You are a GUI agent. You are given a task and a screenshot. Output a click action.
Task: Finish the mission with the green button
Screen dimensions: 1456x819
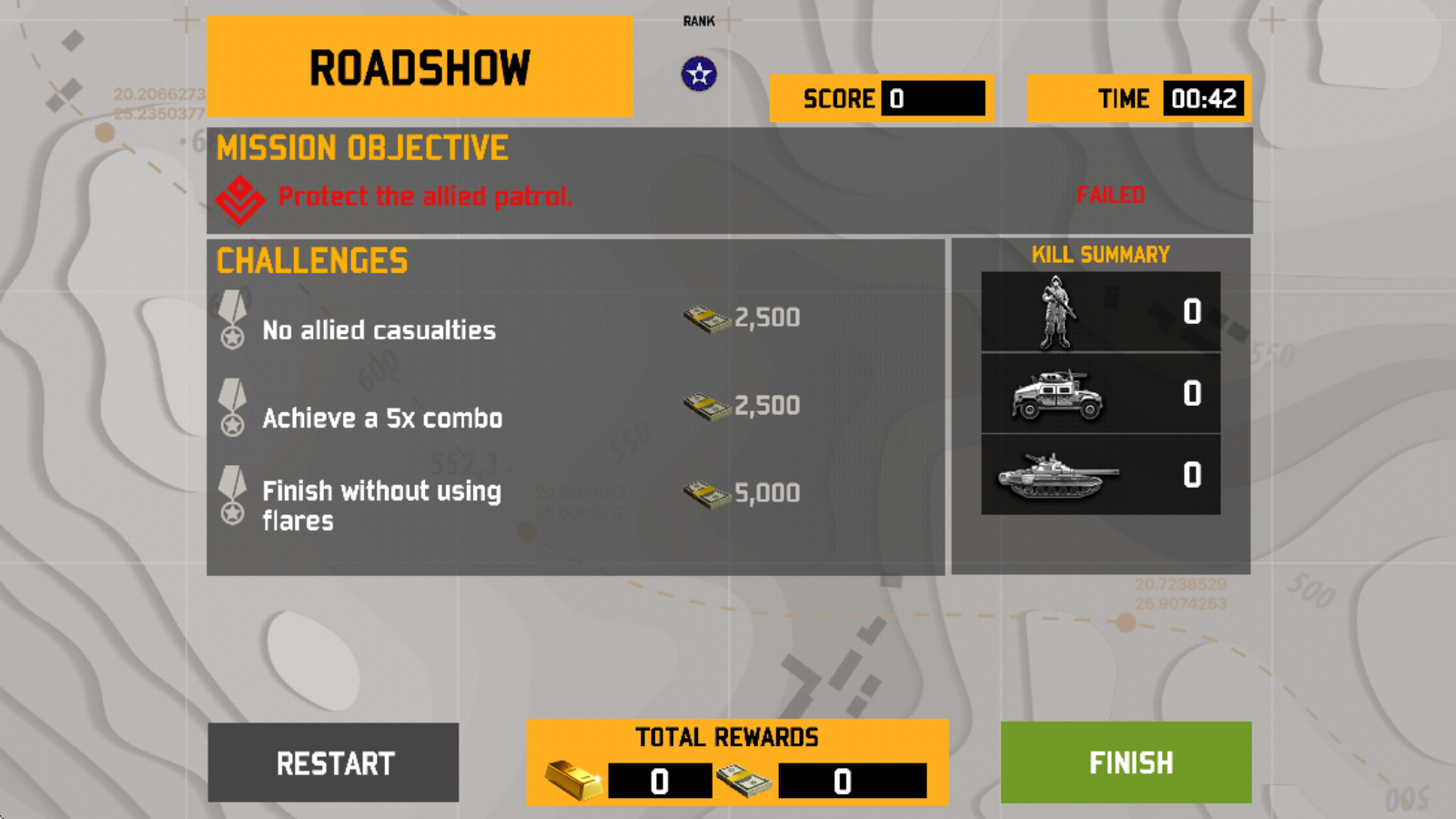1126,763
